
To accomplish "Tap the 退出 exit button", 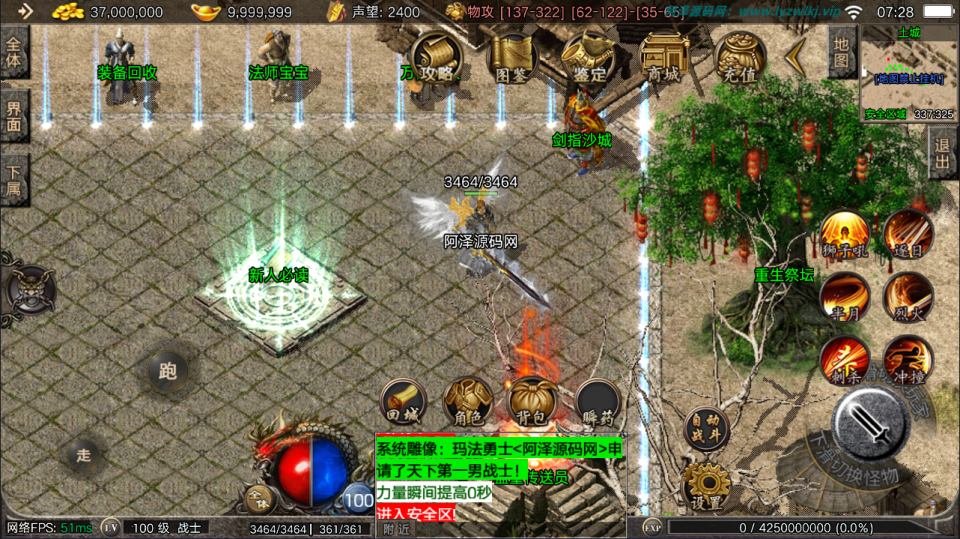I will 942,154.
